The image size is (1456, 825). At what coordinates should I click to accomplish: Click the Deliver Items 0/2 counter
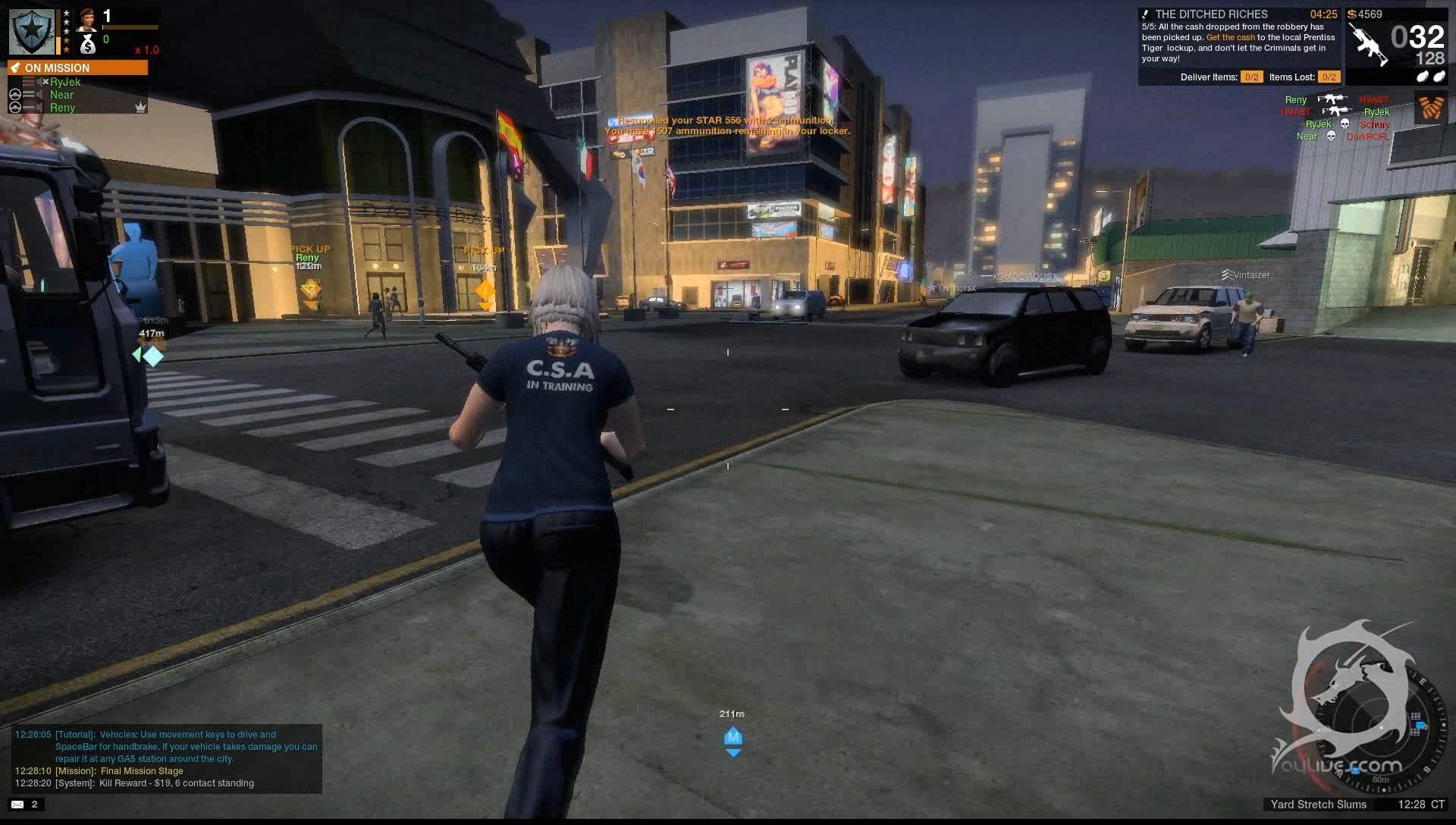(x=1251, y=77)
